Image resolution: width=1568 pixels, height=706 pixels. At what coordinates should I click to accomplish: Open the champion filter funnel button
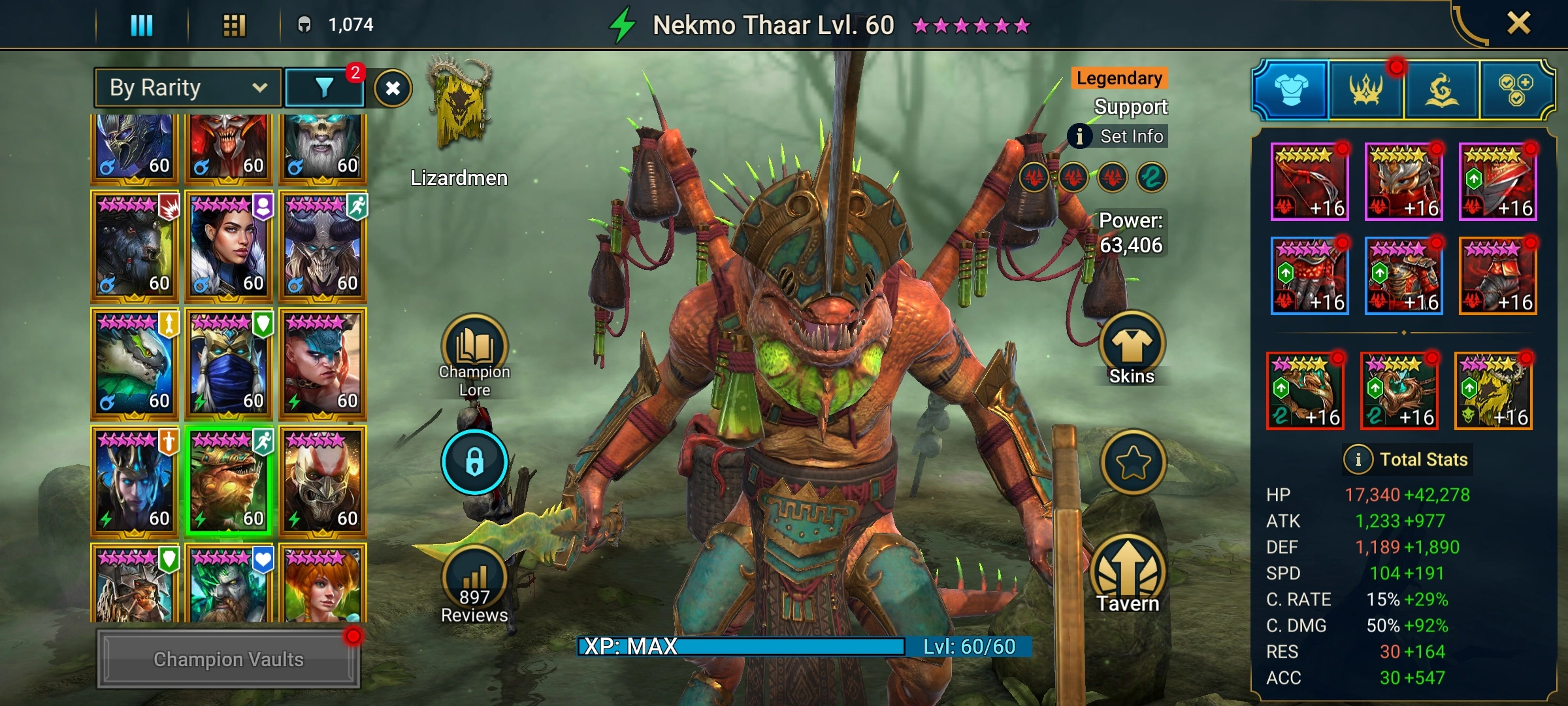tap(325, 88)
